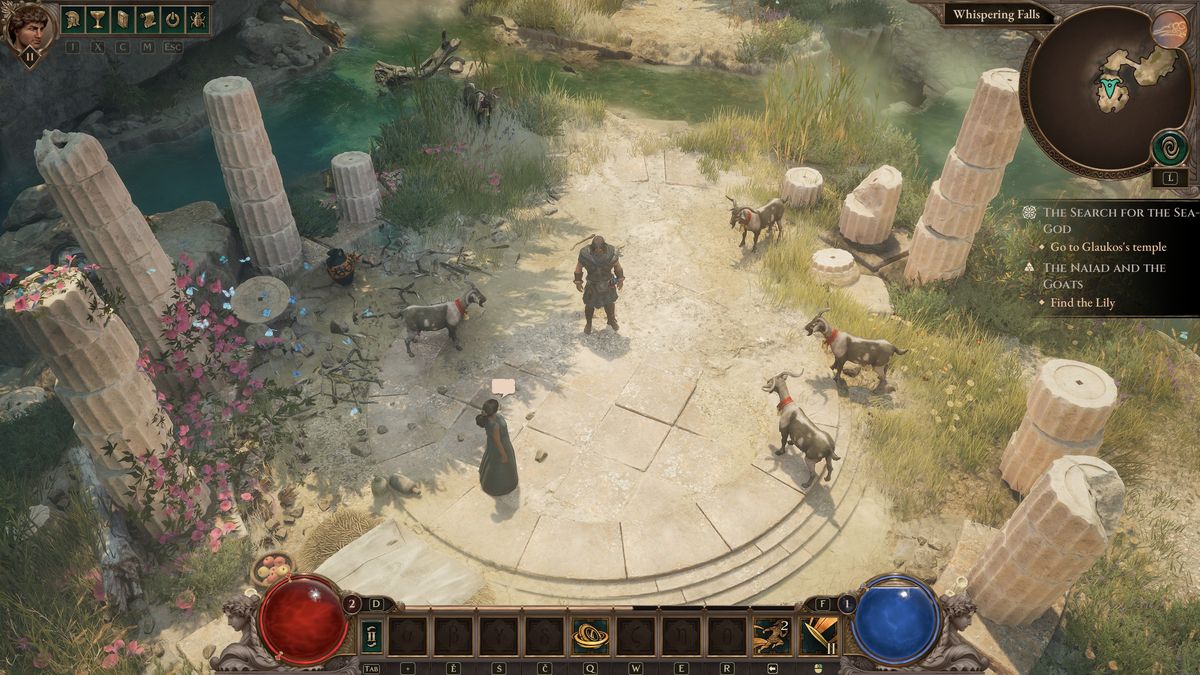Toggle the green spiral button beside the minimap

click(x=1169, y=148)
